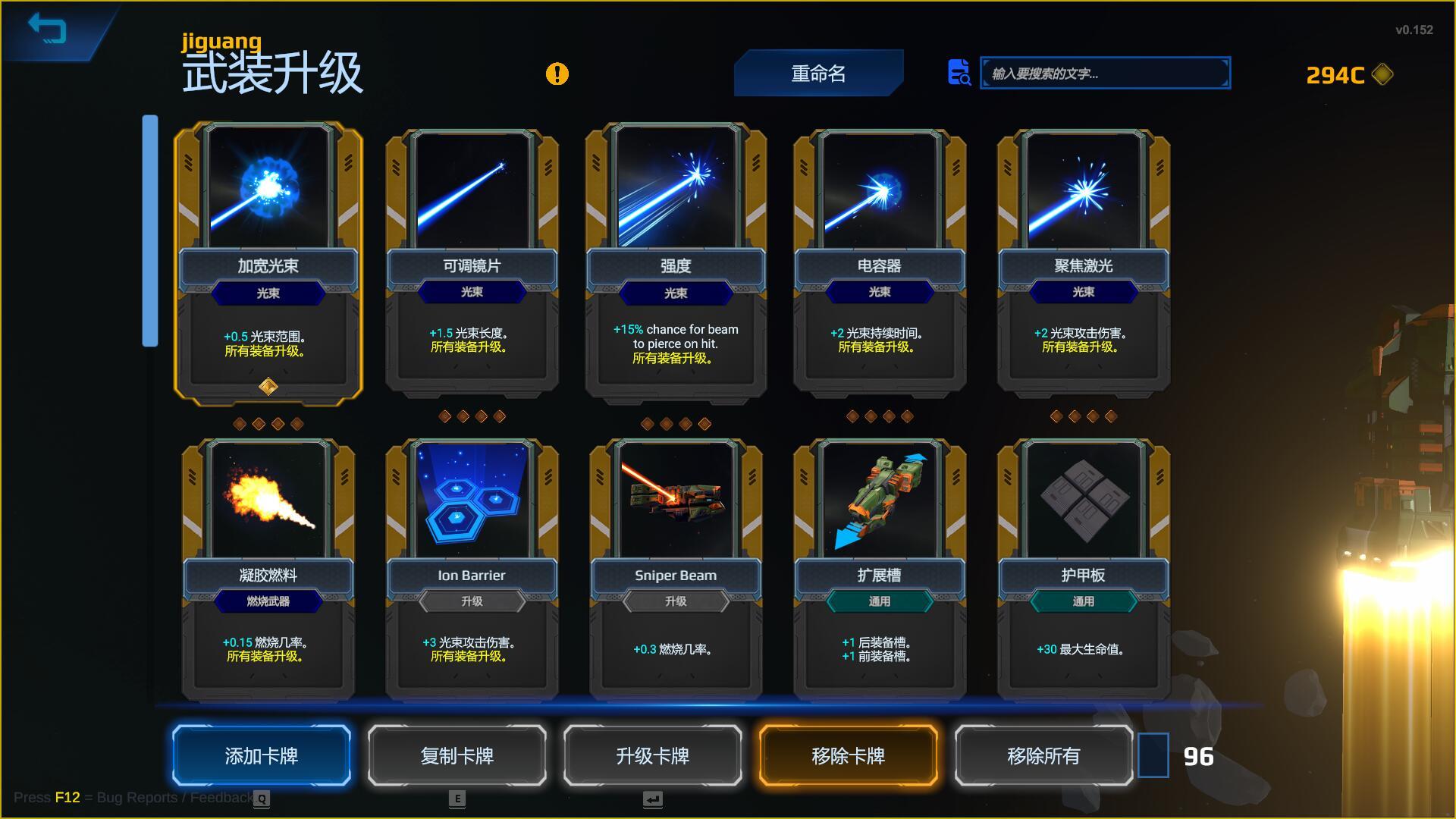Select the 加宽光束 beam card
This screenshot has width=1456, height=819.
point(268,262)
